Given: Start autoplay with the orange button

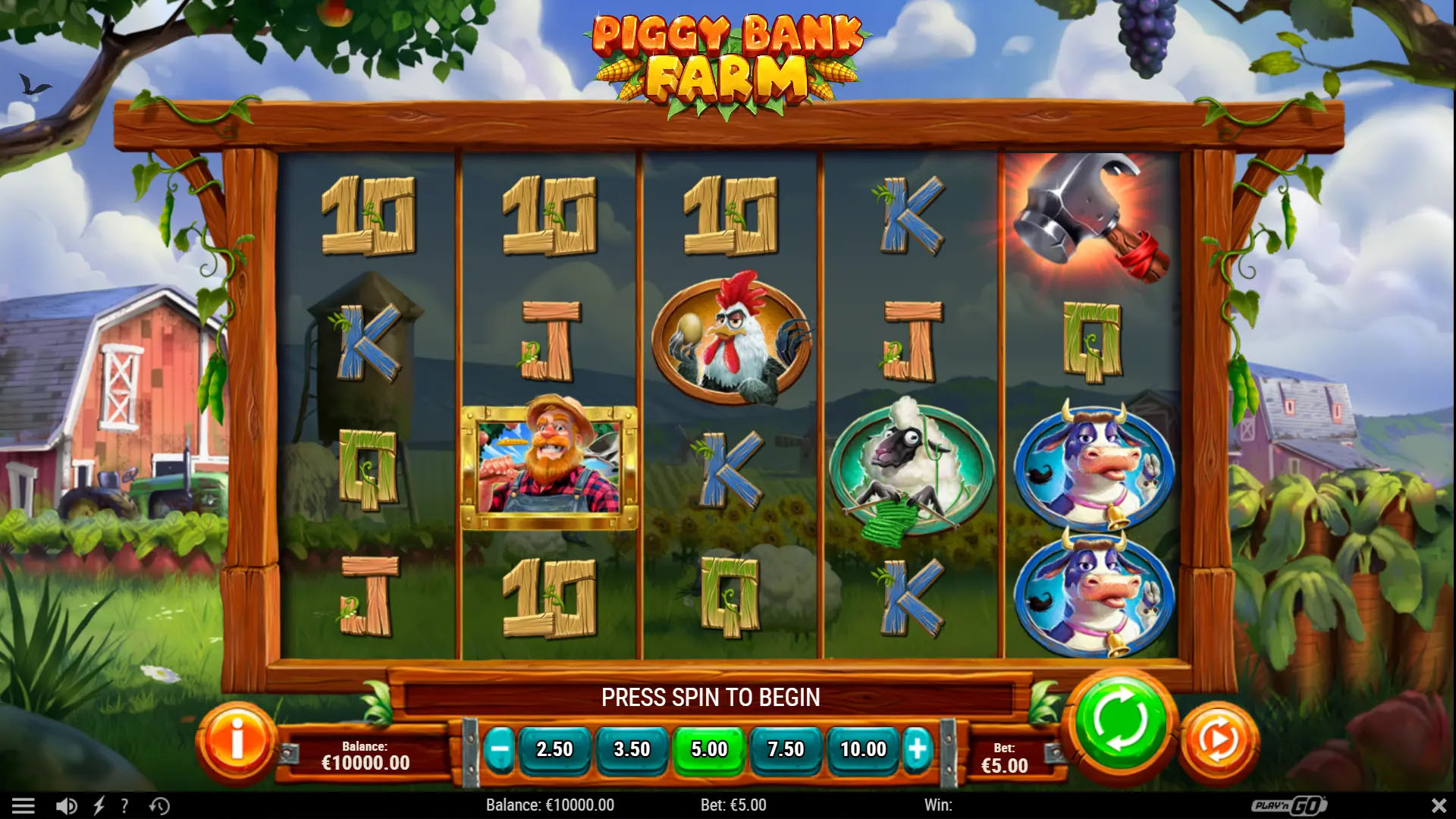Looking at the screenshot, I should tap(1219, 741).
